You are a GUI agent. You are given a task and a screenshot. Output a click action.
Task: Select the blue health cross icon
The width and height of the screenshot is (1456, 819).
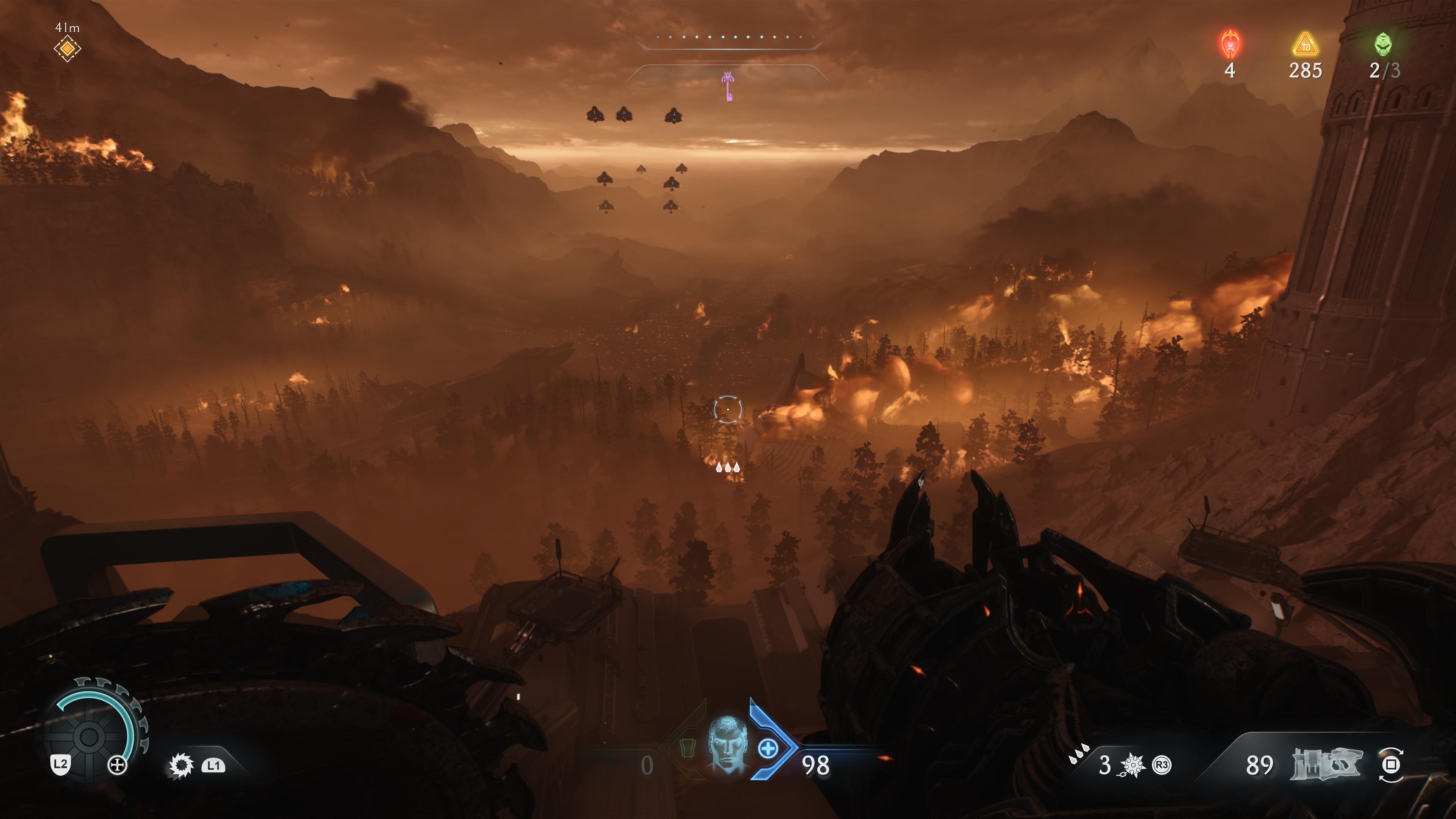[767, 749]
